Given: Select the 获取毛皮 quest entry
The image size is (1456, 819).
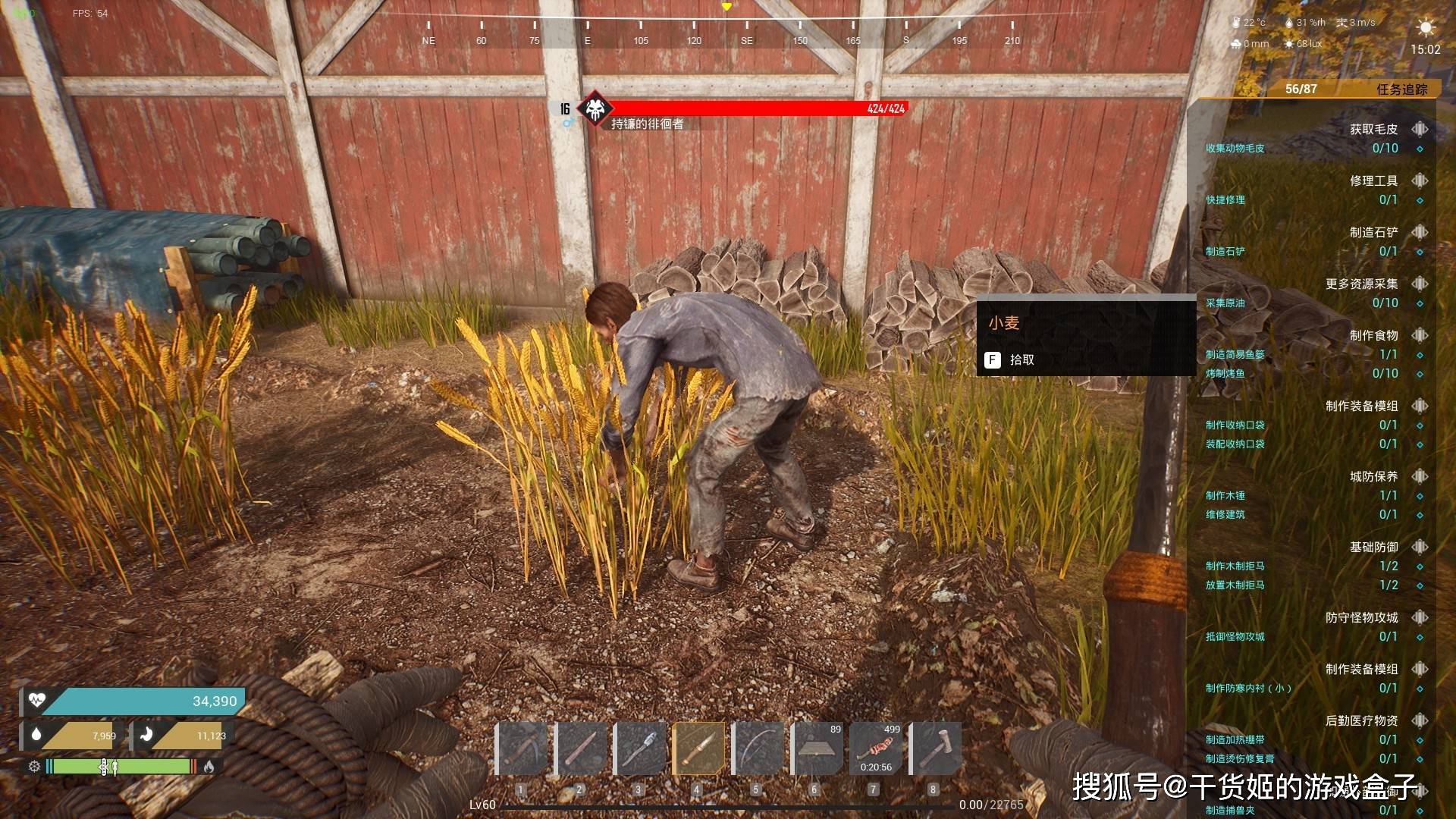Looking at the screenshot, I should pos(1373,130).
